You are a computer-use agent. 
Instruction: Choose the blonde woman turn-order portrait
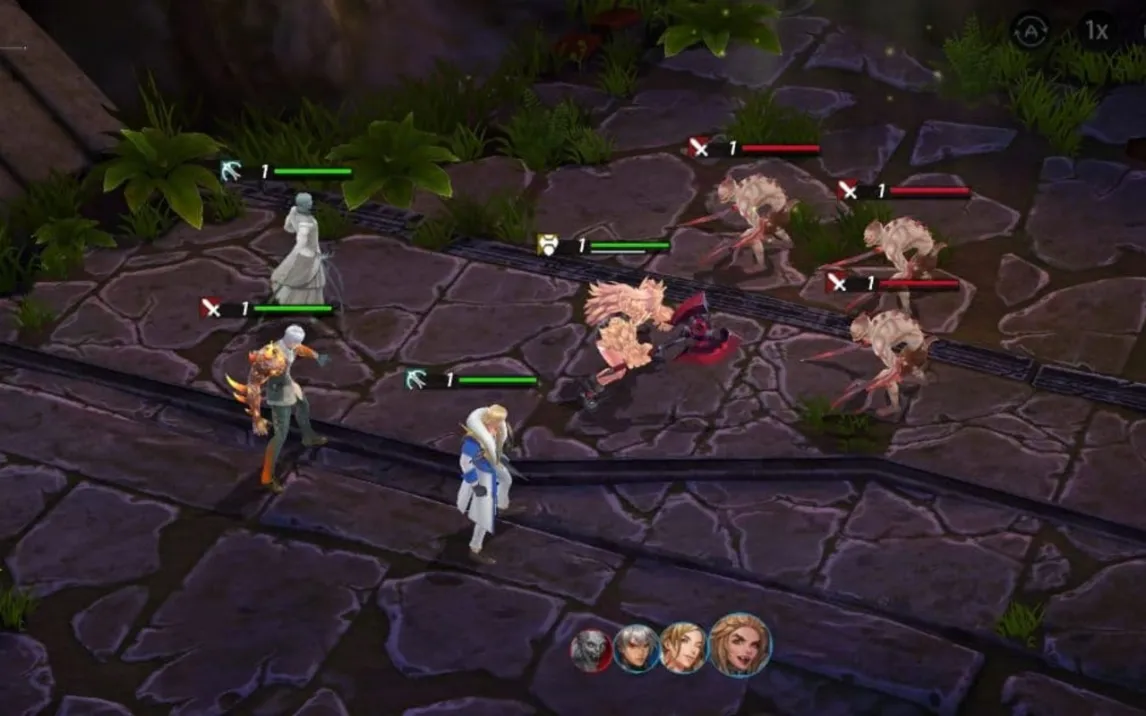[683, 647]
